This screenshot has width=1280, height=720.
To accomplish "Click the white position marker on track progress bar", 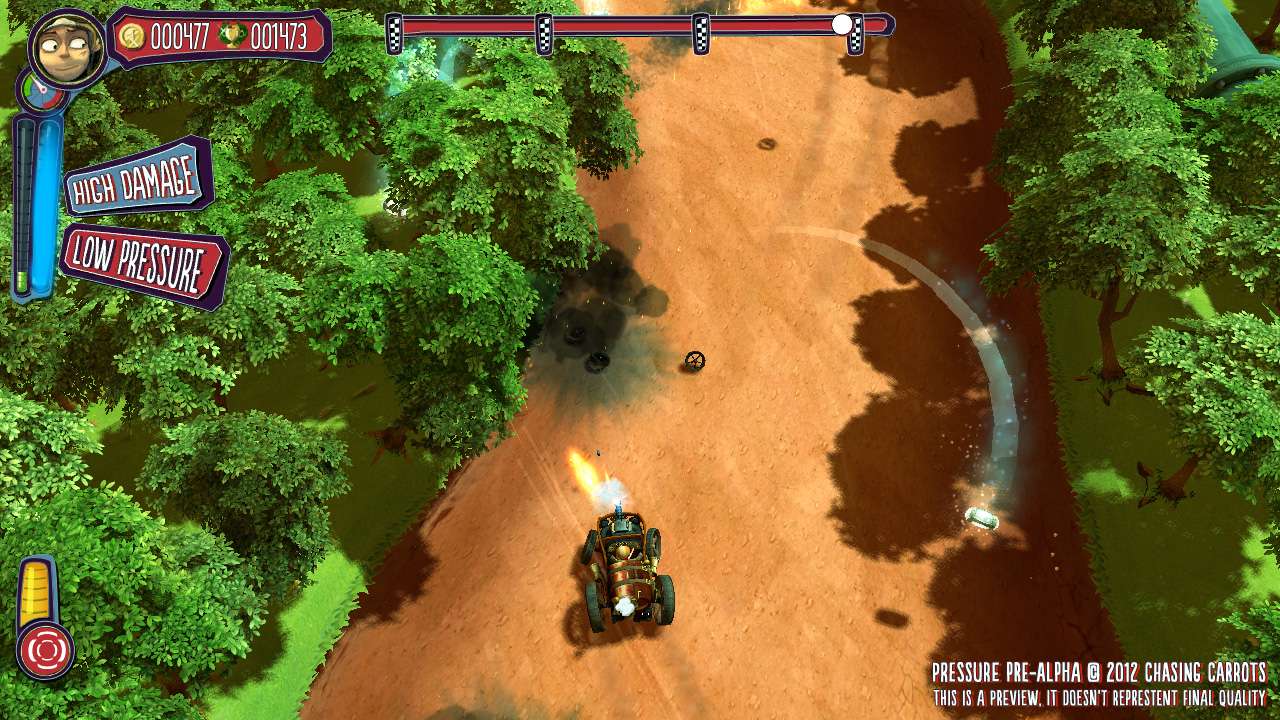I will (843, 24).
